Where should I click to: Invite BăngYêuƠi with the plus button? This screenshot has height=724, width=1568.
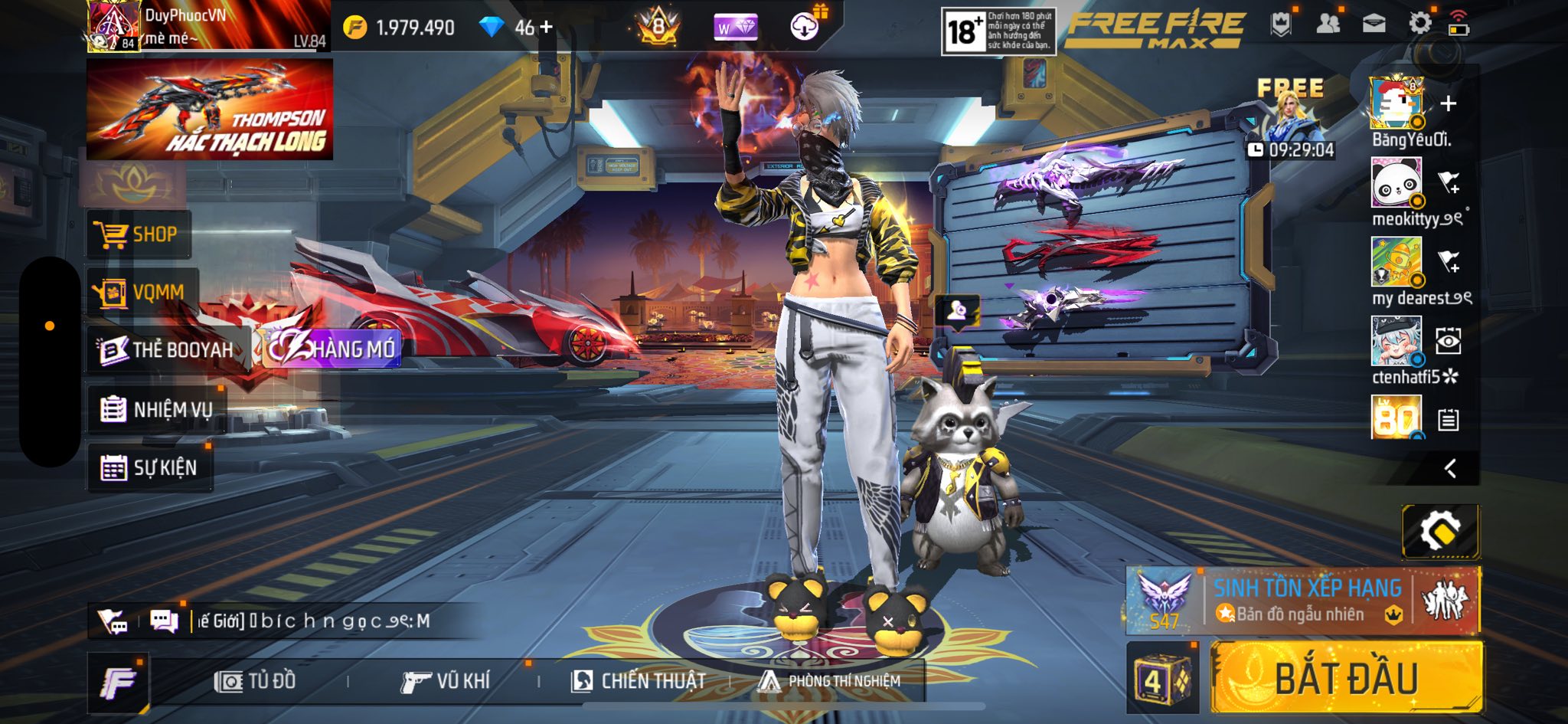1448,103
